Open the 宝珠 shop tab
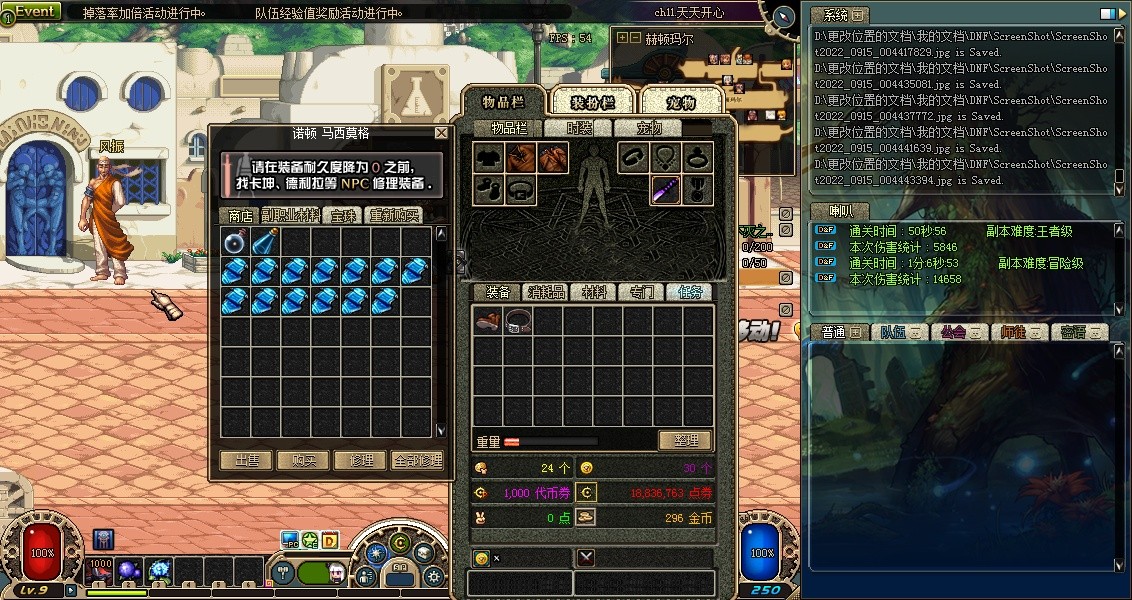Viewport: 1132px width, 600px height. coord(344,215)
